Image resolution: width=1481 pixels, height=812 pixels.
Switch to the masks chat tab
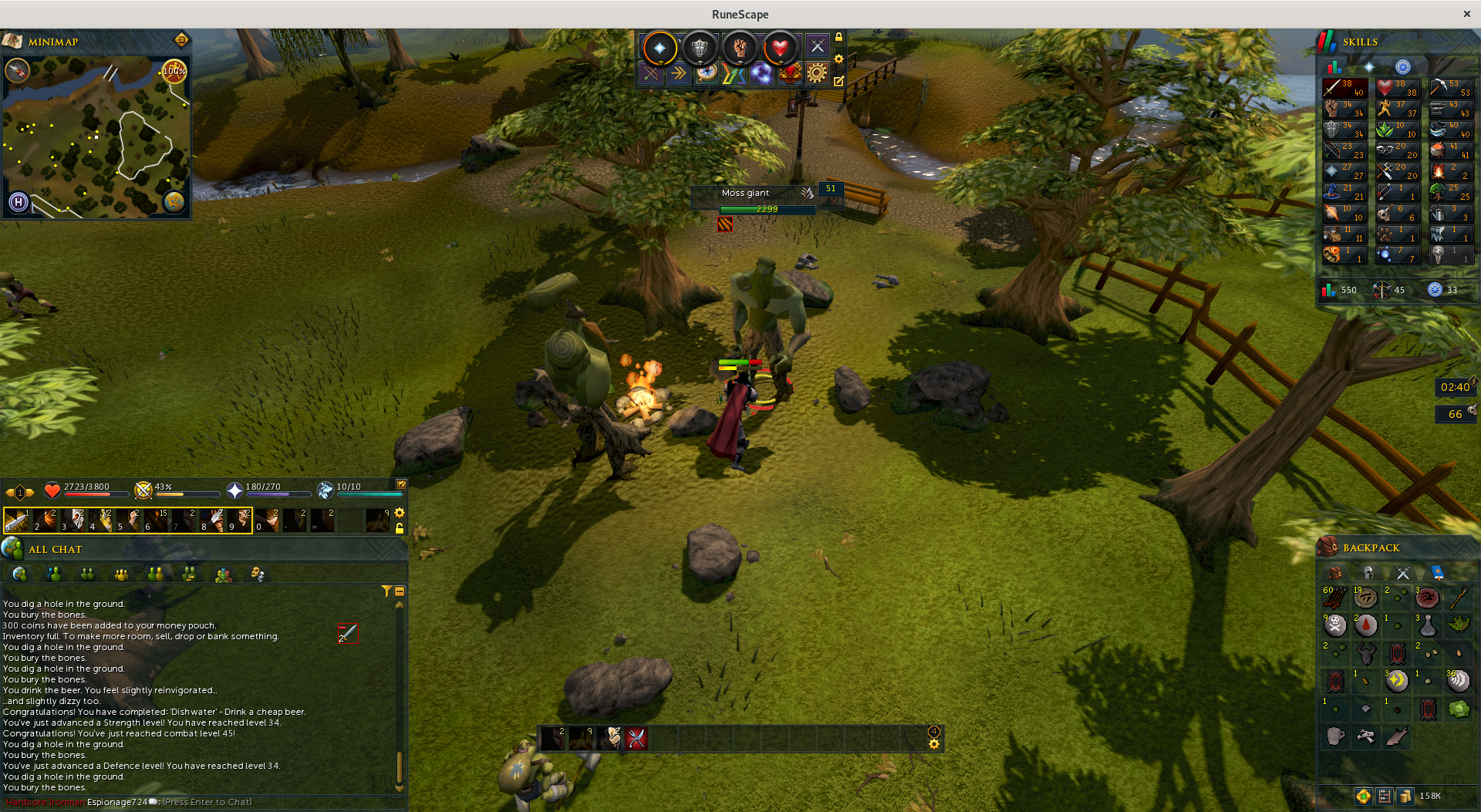pos(257,574)
